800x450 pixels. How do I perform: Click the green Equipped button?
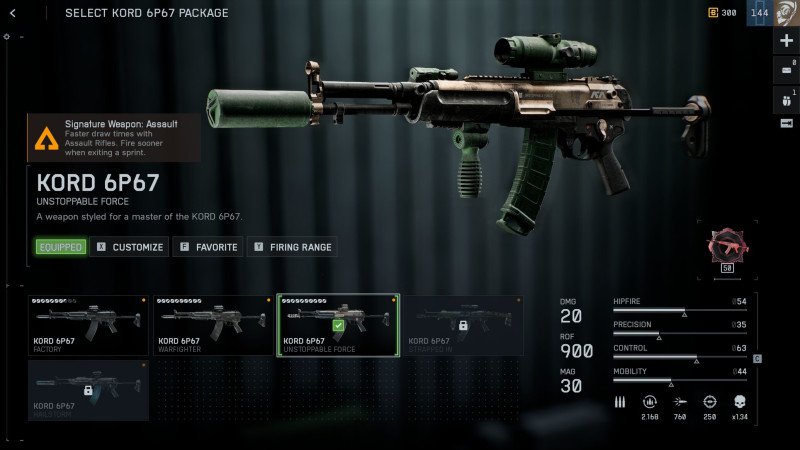pyautogui.click(x=60, y=246)
